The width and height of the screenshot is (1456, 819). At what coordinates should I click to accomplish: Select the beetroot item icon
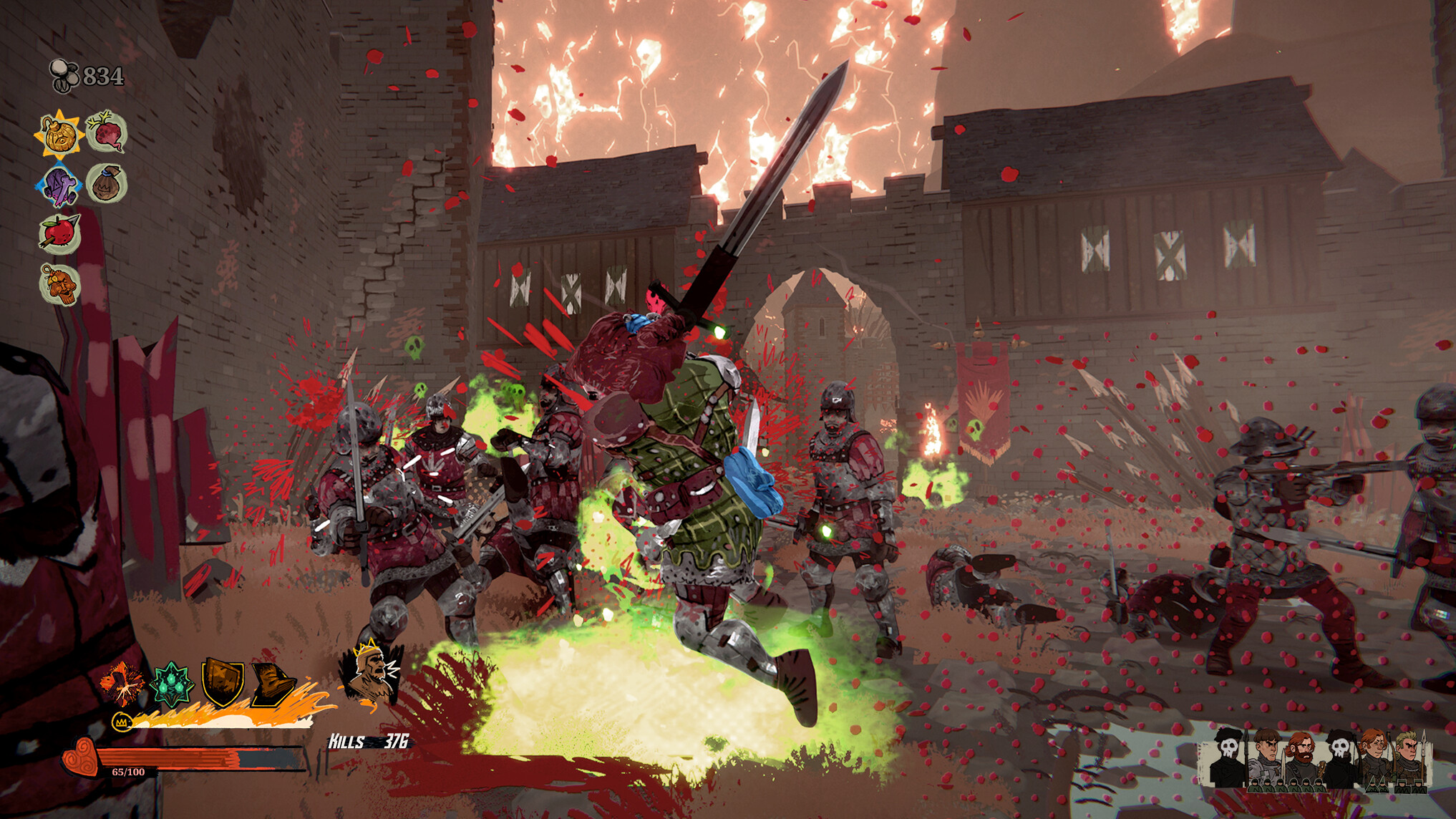click(x=105, y=133)
